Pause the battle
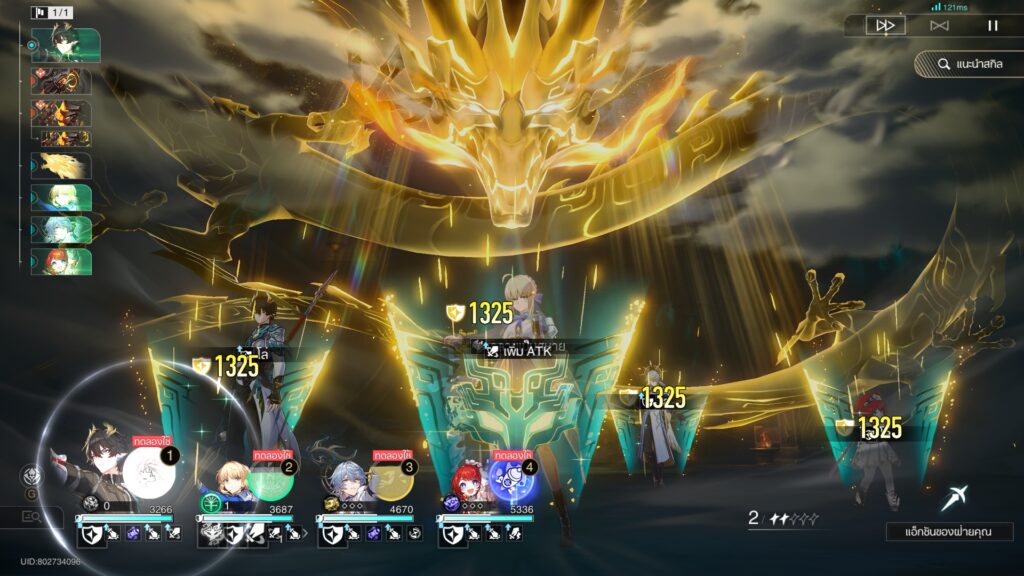Image resolution: width=1024 pixels, height=576 pixels. (993, 26)
